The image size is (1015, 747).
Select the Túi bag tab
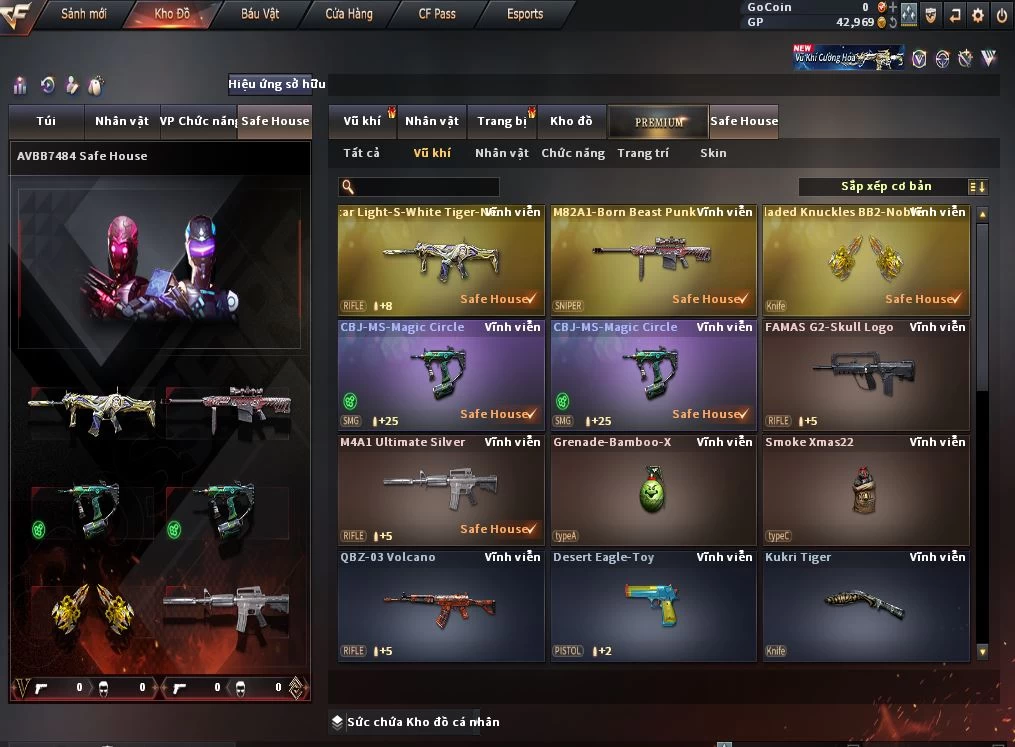click(46, 121)
